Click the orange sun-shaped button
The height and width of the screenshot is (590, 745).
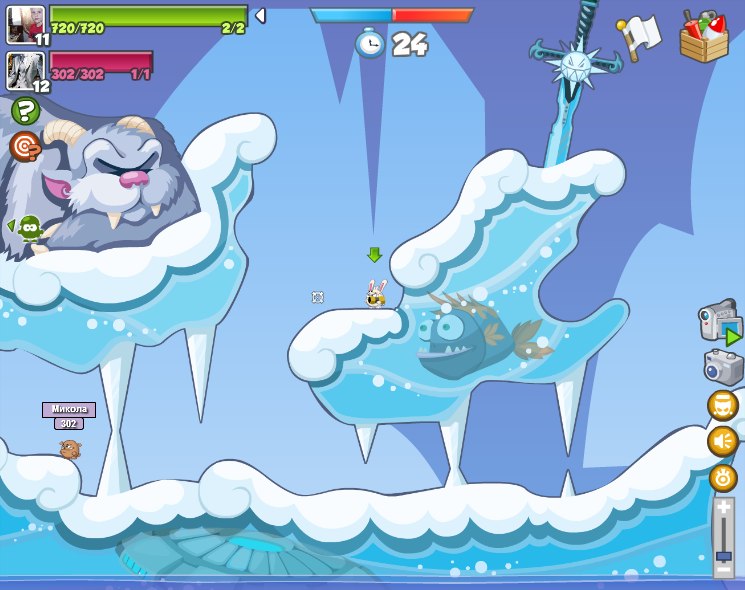coord(723,478)
